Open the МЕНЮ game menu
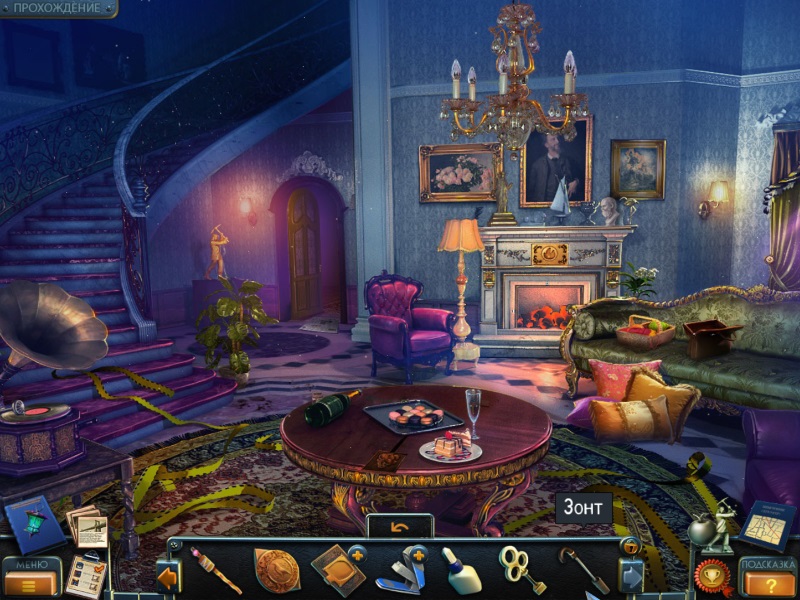The image size is (800, 600). 31,578
